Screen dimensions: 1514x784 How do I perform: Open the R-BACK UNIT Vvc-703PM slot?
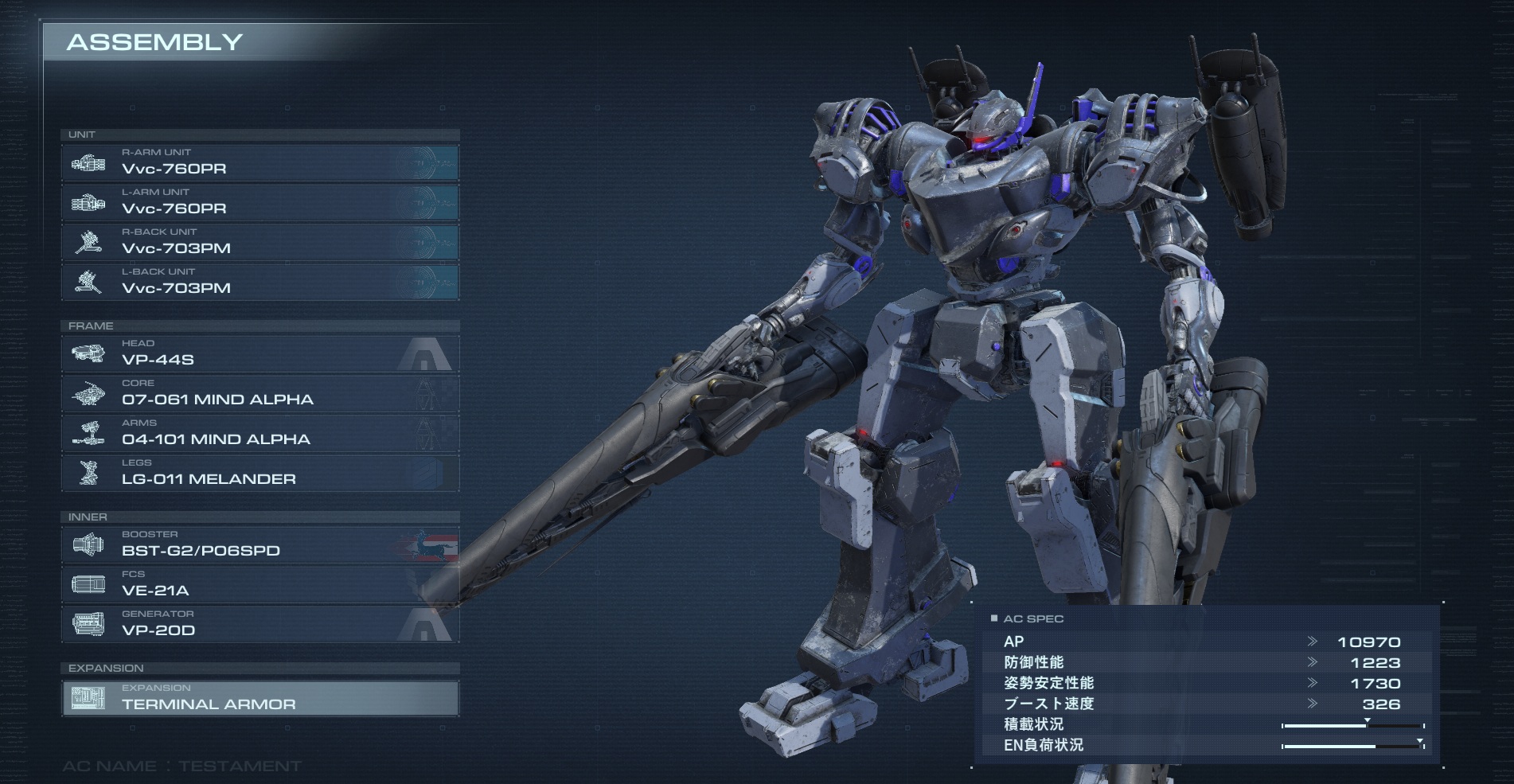coord(260,243)
